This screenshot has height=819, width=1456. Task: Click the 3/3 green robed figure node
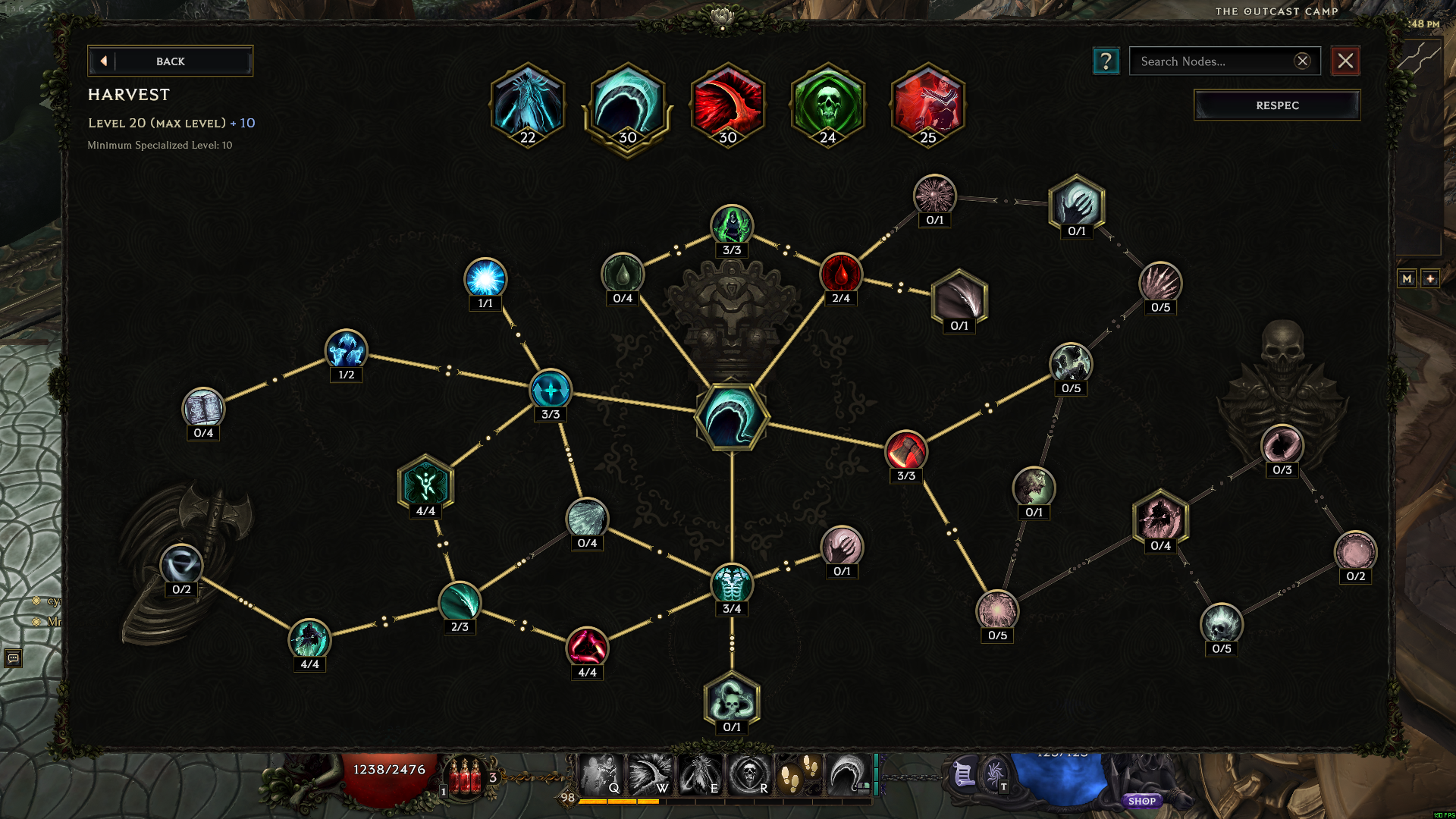730,224
